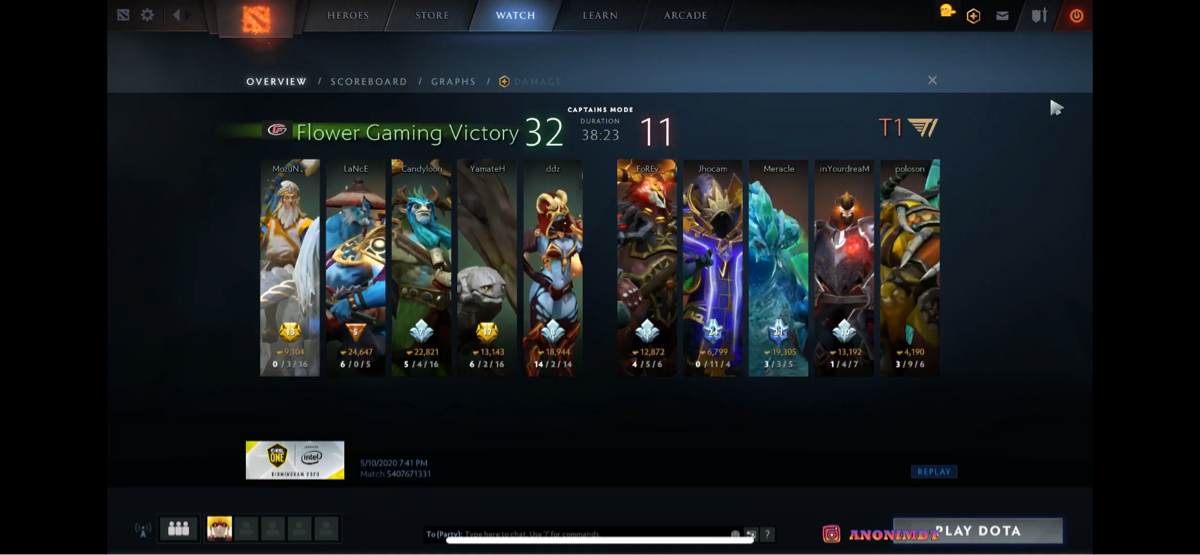Image resolution: width=1200 pixels, height=555 pixels.
Task: Open the Heroes menu
Action: point(348,16)
